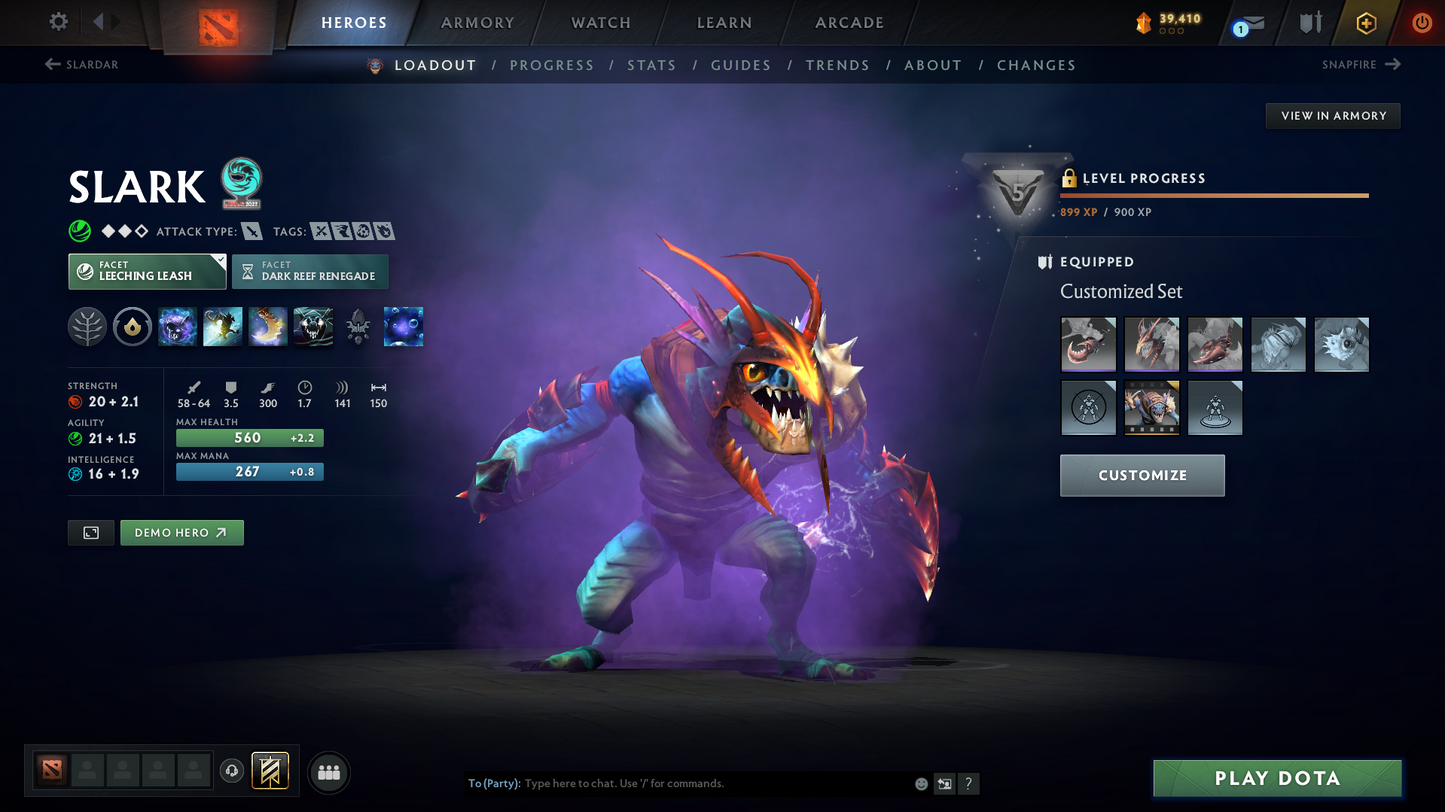The height and width of the screenshot is (812, 1445).
Task: Go back to Slardar's hero page
Action: coord(80,64)
